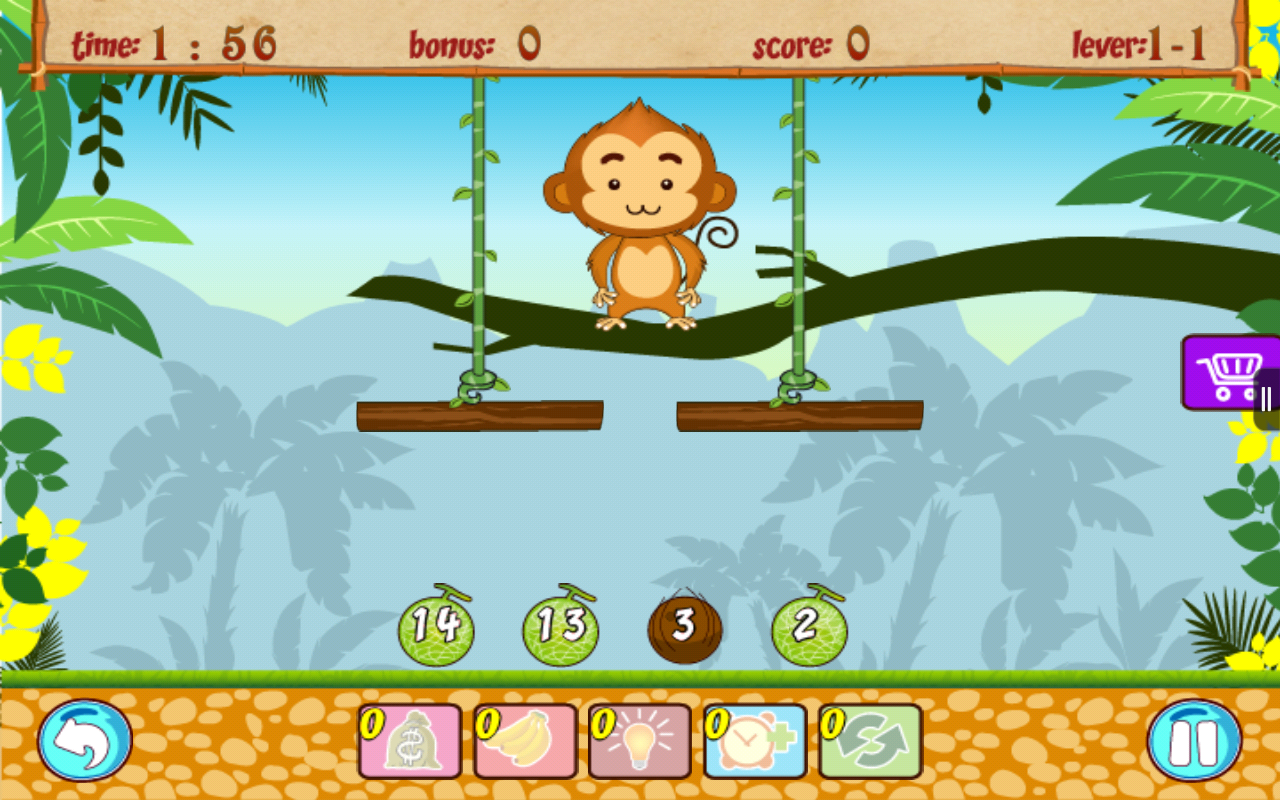Viewport: 1280px width, 800px height.
Task: Select the melon numbered 2
Action: tap(808, 628)
